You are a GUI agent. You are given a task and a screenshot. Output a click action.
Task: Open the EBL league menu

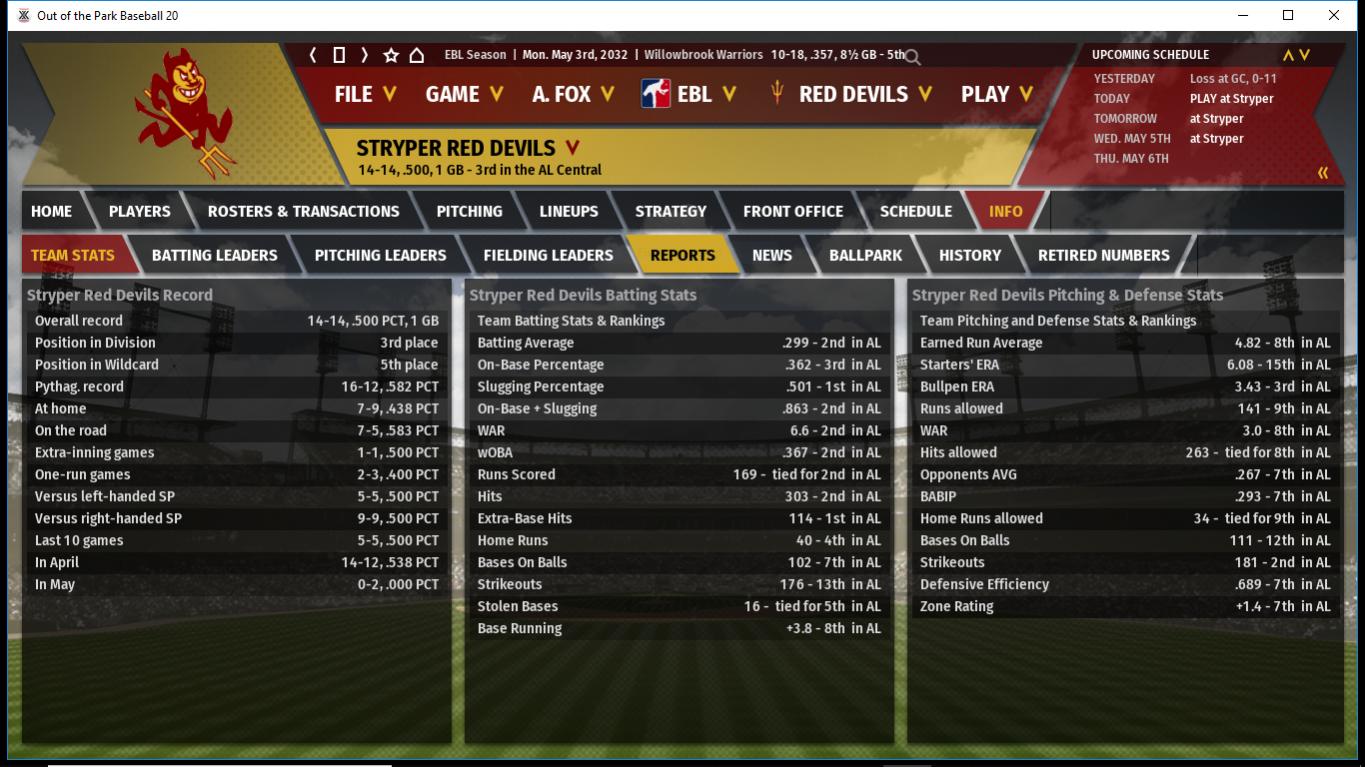(690, 94)
